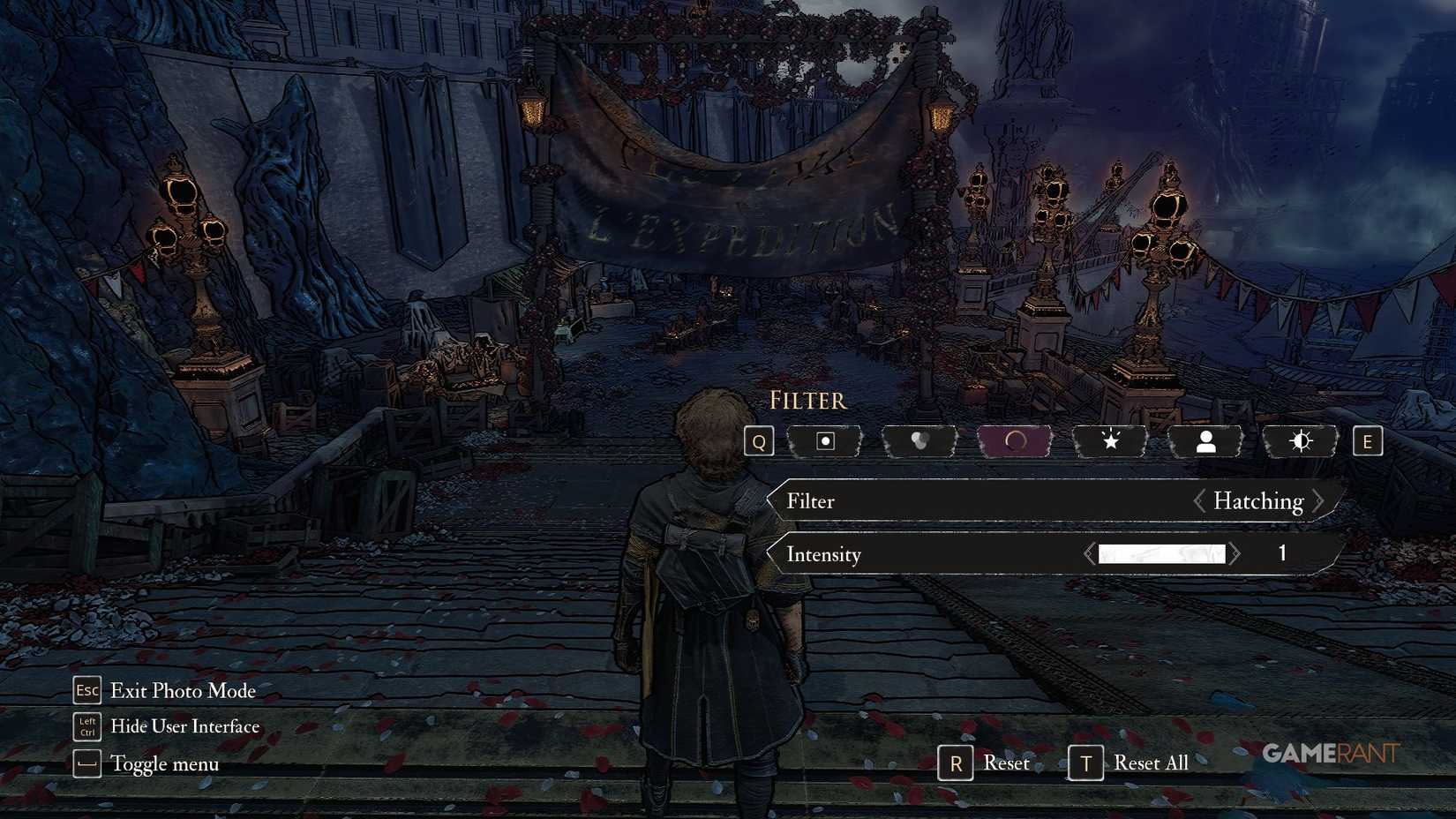Click the Q key navigation hint icon
The image size is (1456, 819).
[757, 440]
